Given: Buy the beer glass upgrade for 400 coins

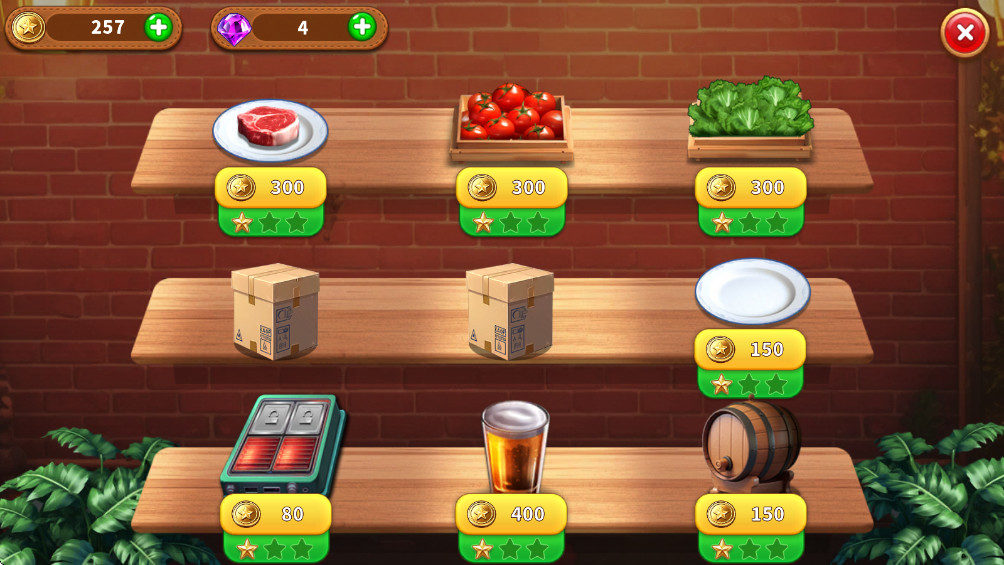Looking at the screenshot, I should tap(511, 514).
